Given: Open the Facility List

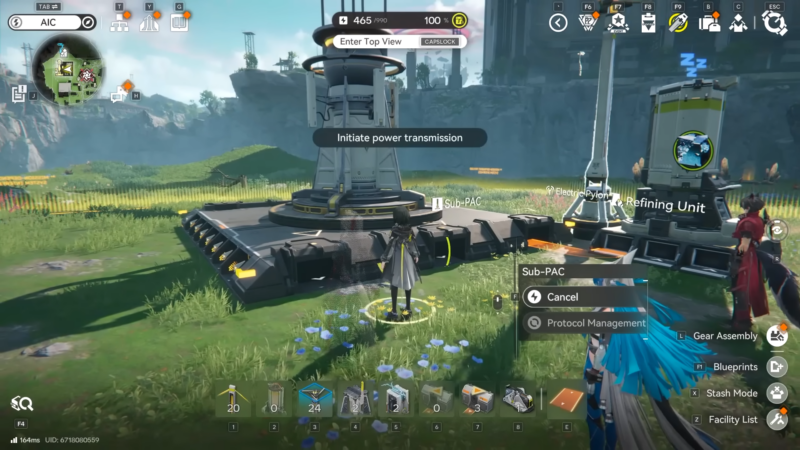Looking at the screenshot, I should [x=777, y=420].
